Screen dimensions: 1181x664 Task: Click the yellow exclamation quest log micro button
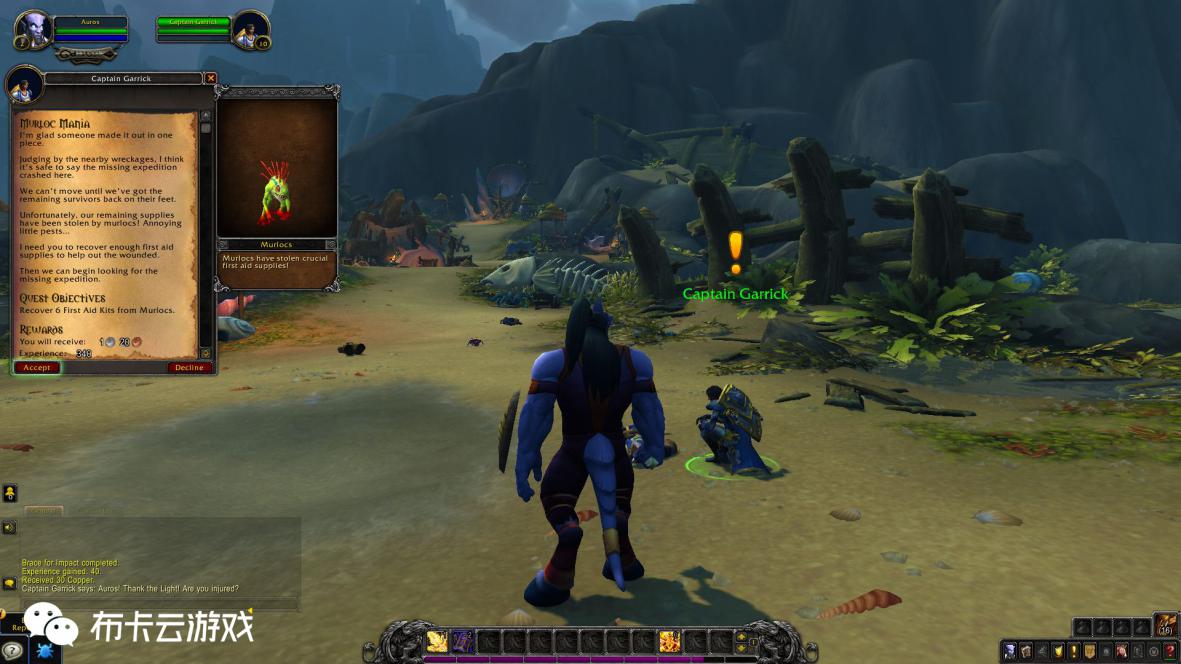click(x=1074, y=651)
